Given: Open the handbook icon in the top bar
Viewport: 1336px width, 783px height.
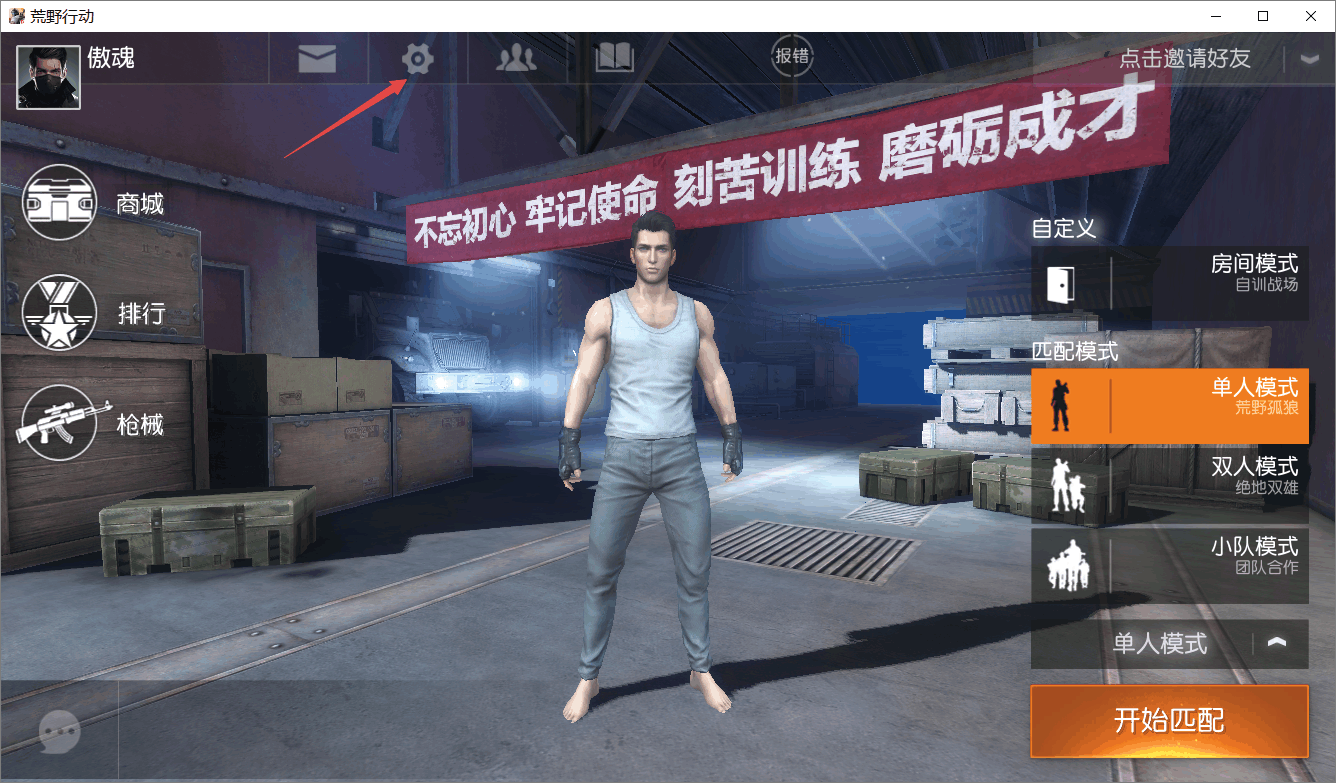Looking at the screenshot, I should tap(613, 58).
